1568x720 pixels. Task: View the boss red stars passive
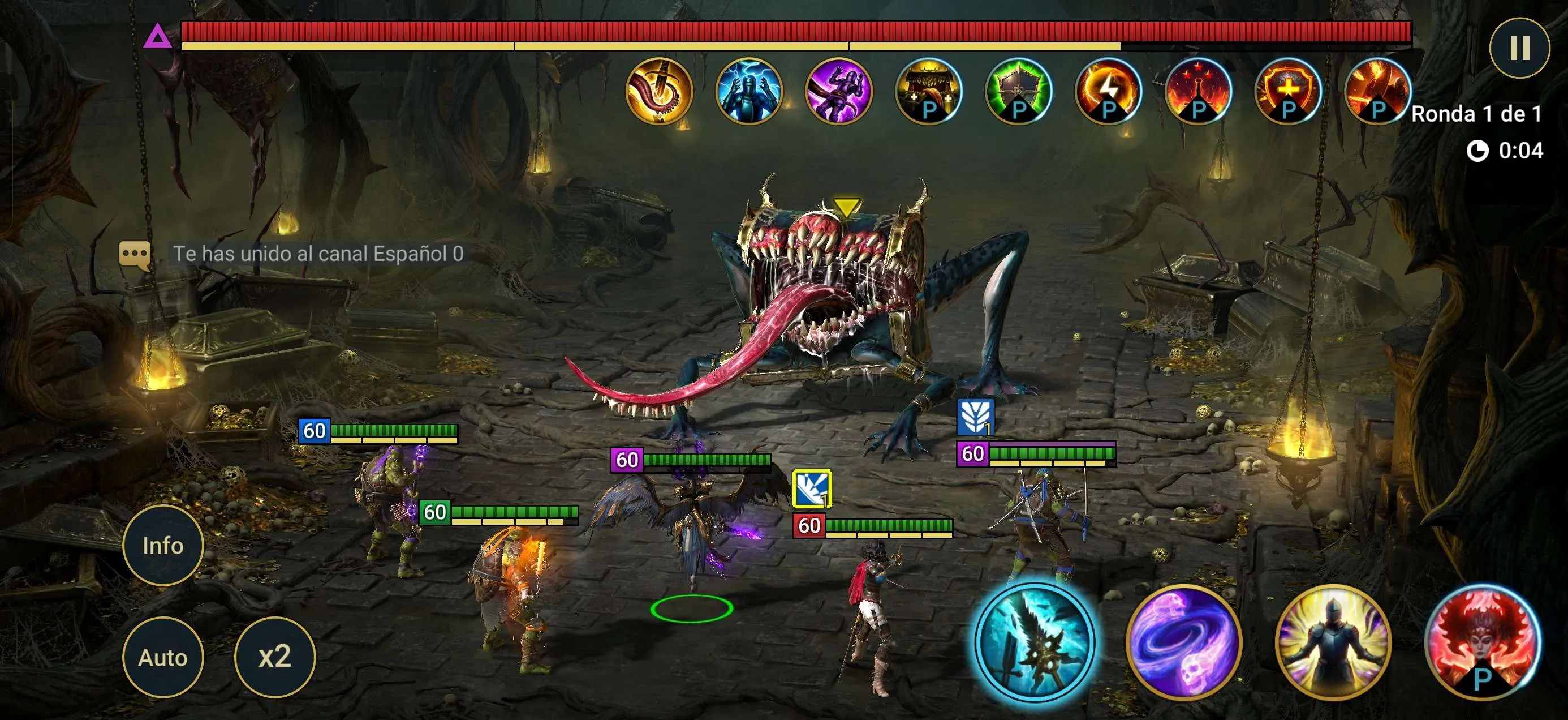tap(1197, 91)
